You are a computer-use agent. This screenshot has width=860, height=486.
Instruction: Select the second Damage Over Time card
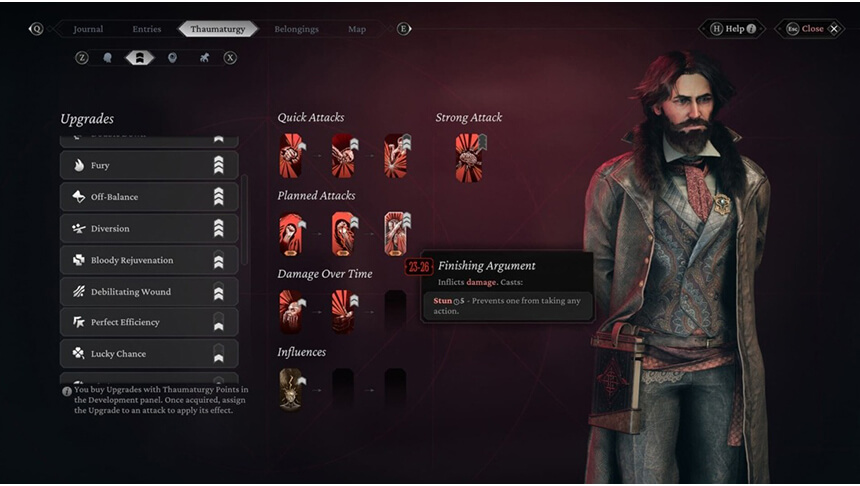coord(344,311)
